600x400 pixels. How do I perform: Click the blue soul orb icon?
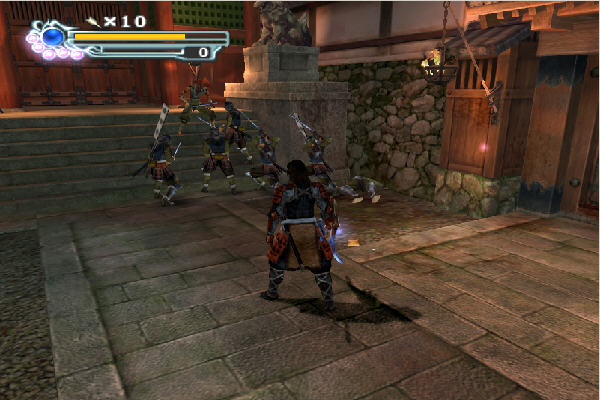pos(52,38)
